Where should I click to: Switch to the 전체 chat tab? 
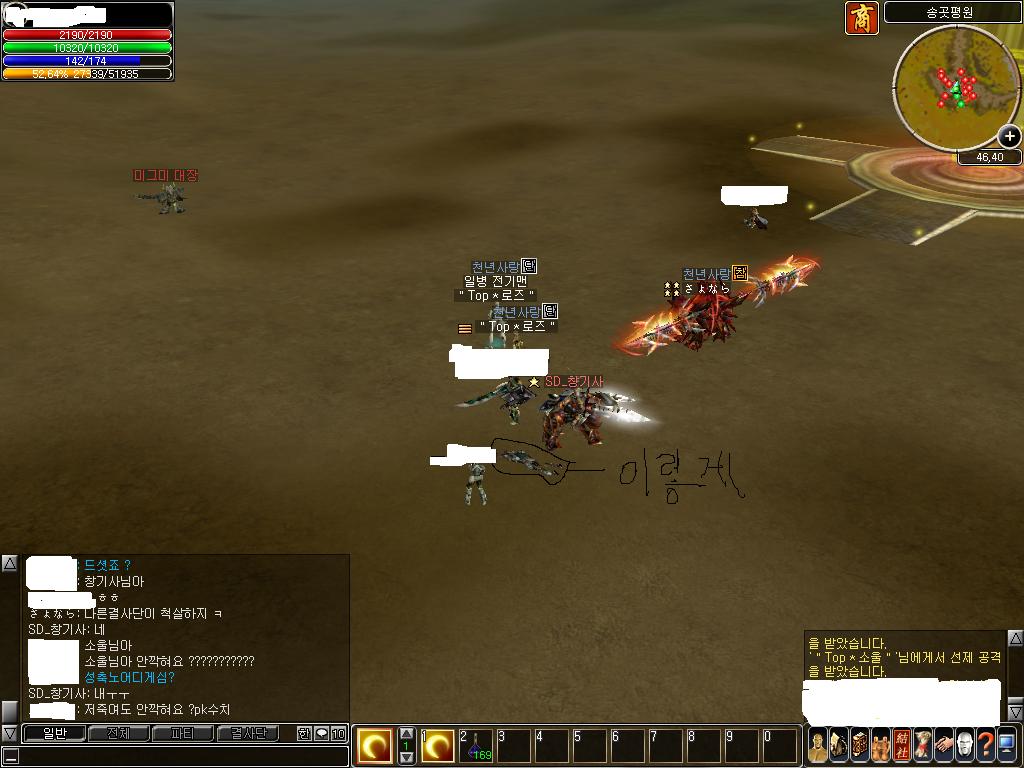118,733
